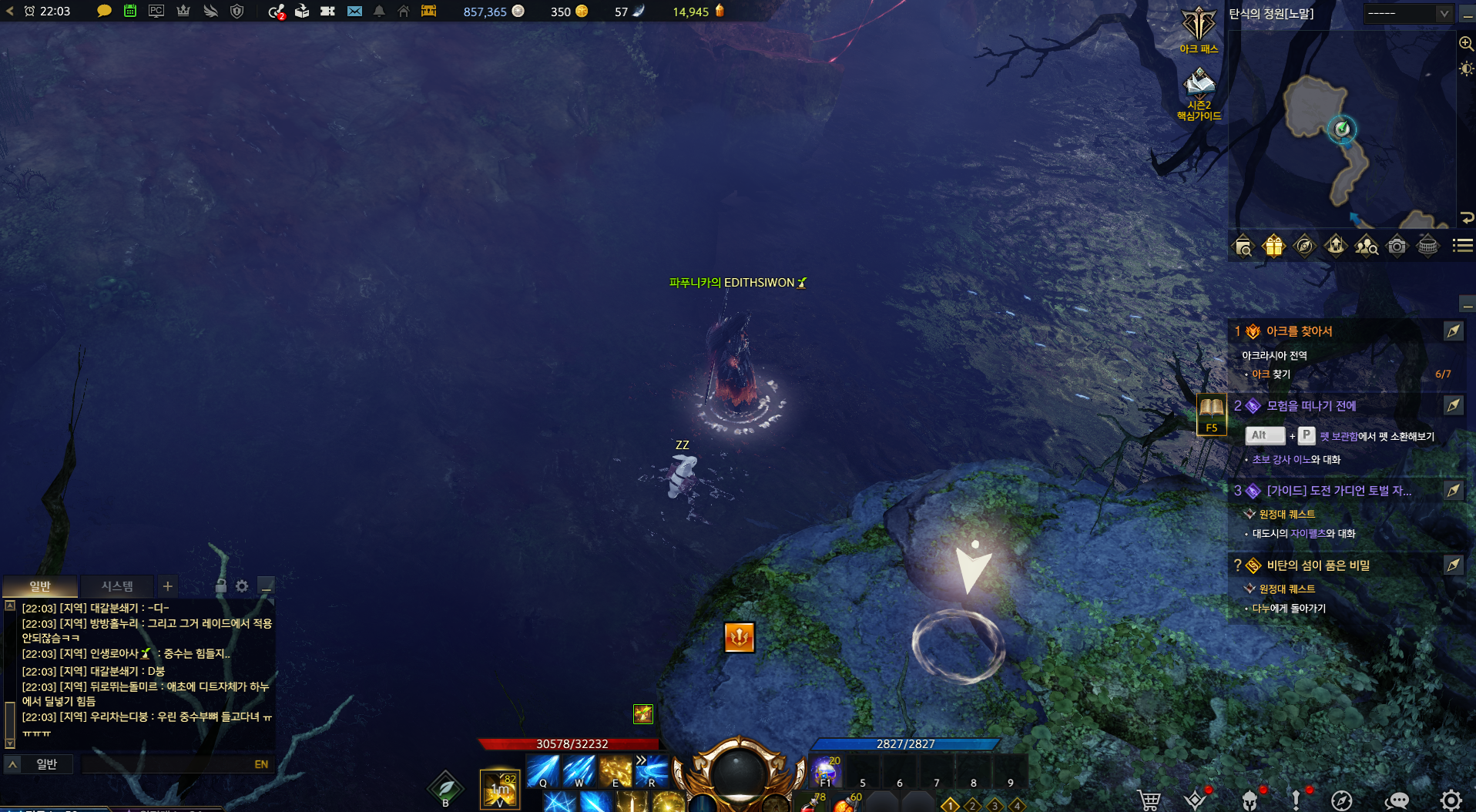Add a new chat tab with plus

167,586
